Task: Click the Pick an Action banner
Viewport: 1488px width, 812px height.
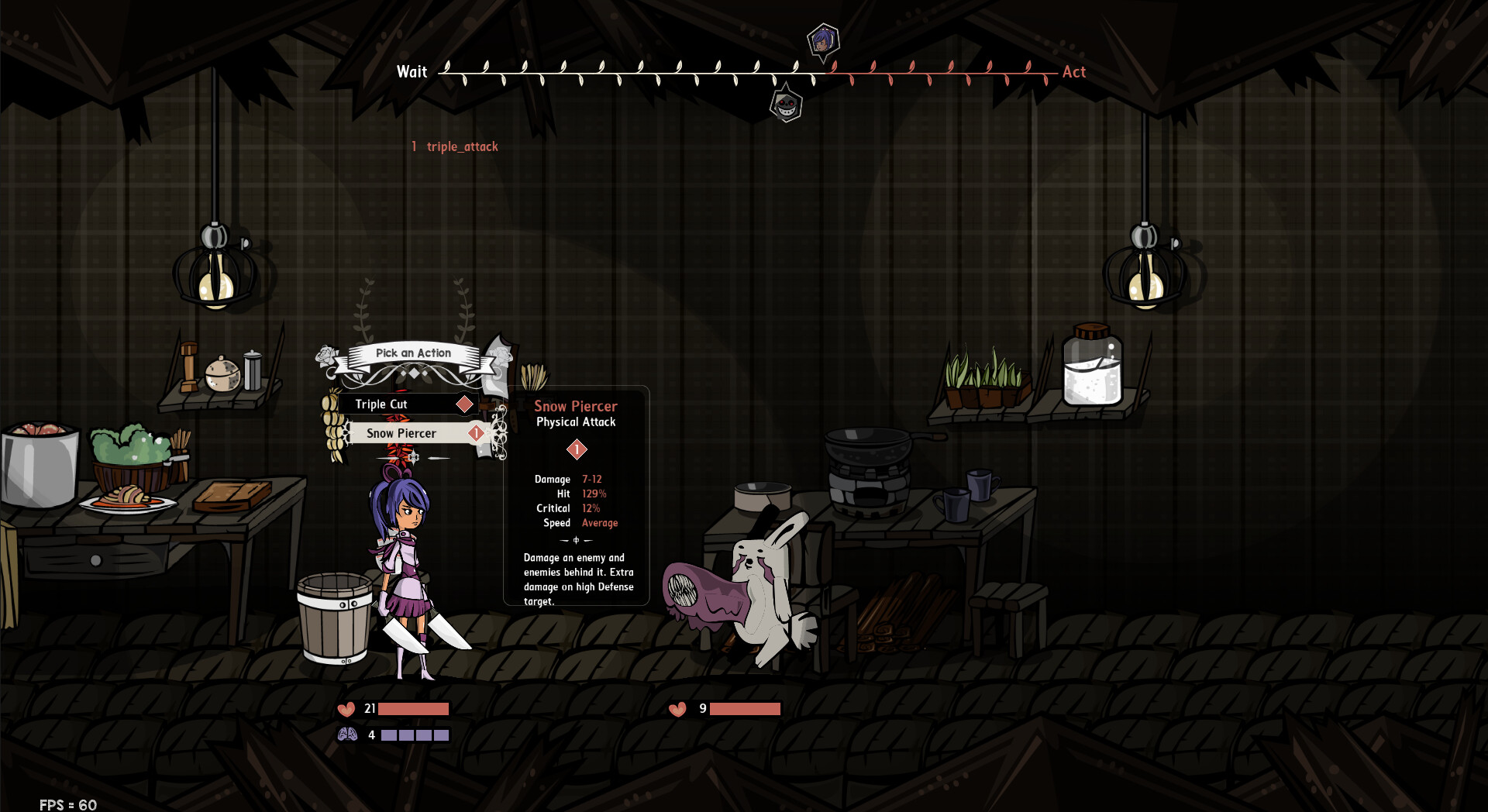Action: tap(412, 353)
